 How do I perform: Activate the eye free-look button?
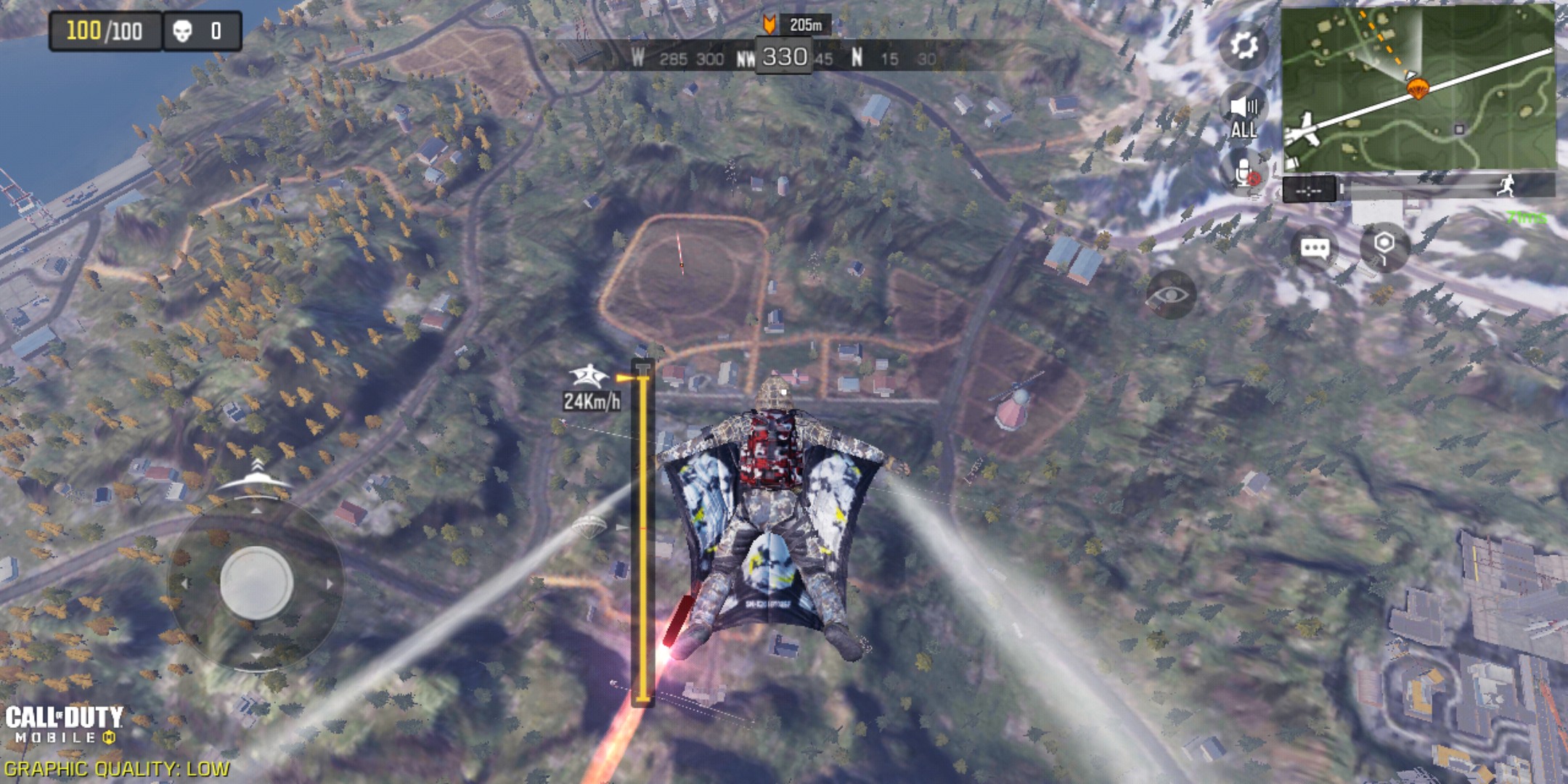1170,295
